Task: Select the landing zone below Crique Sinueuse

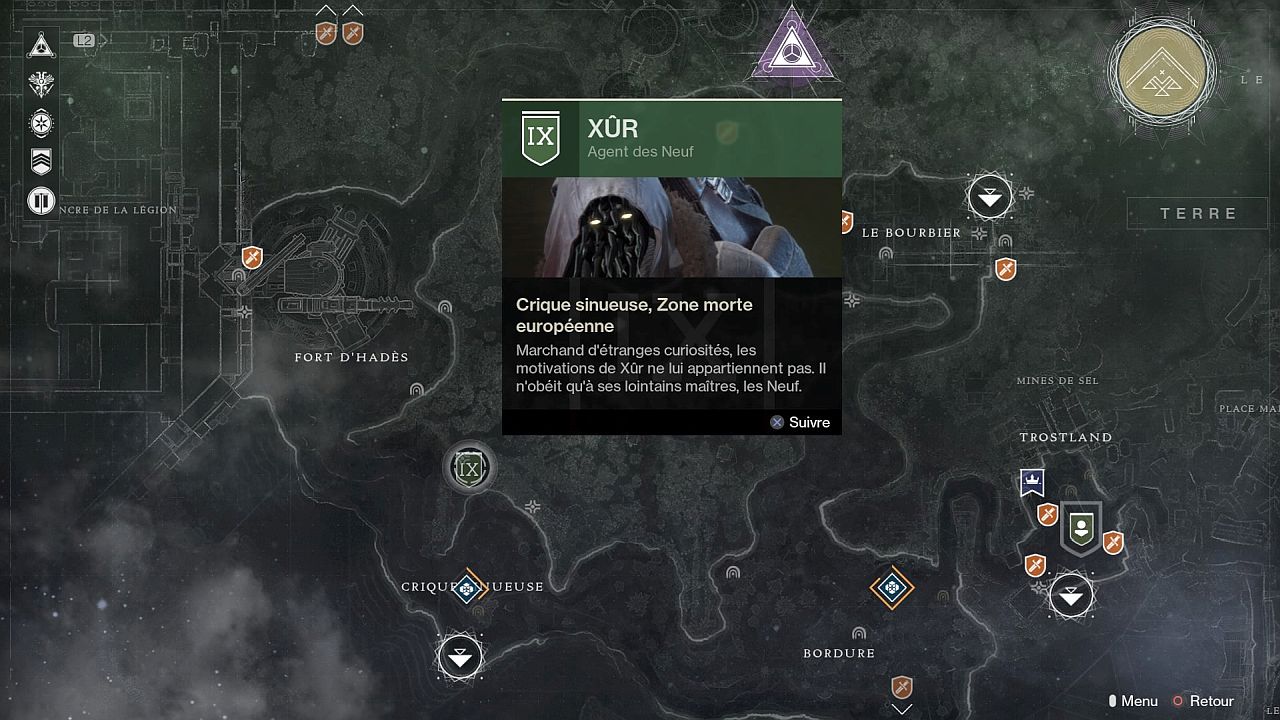Action: (x=459, y=657)
